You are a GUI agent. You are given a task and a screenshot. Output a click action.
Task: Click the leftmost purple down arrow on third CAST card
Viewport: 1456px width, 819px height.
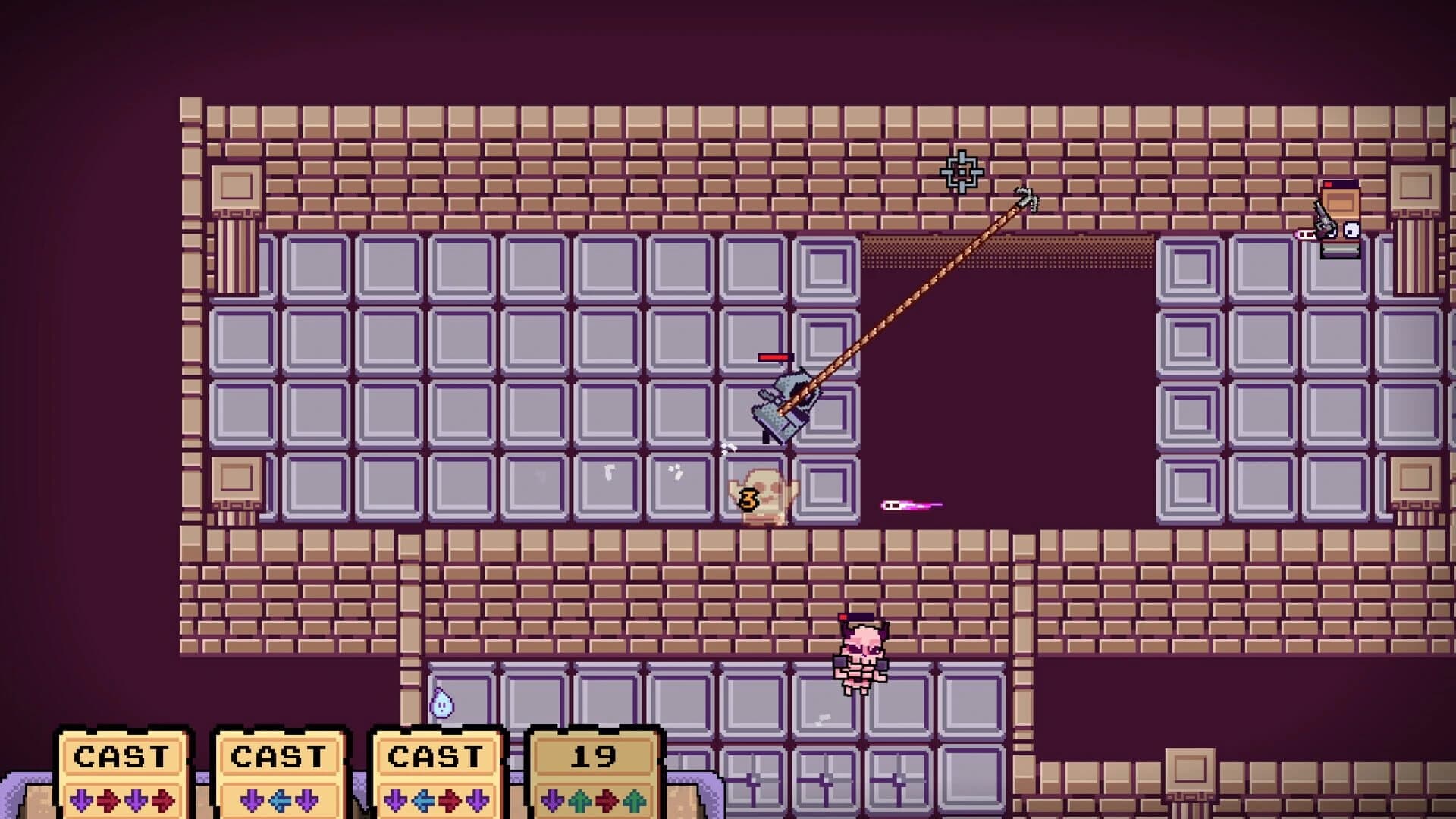click(x=397, y=799)
